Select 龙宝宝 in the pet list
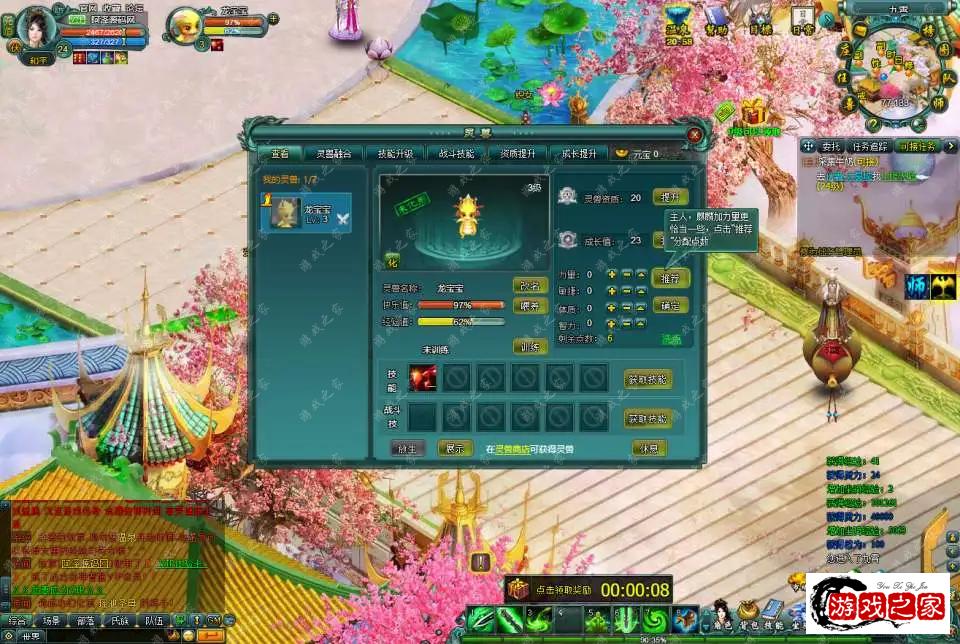 306,213
